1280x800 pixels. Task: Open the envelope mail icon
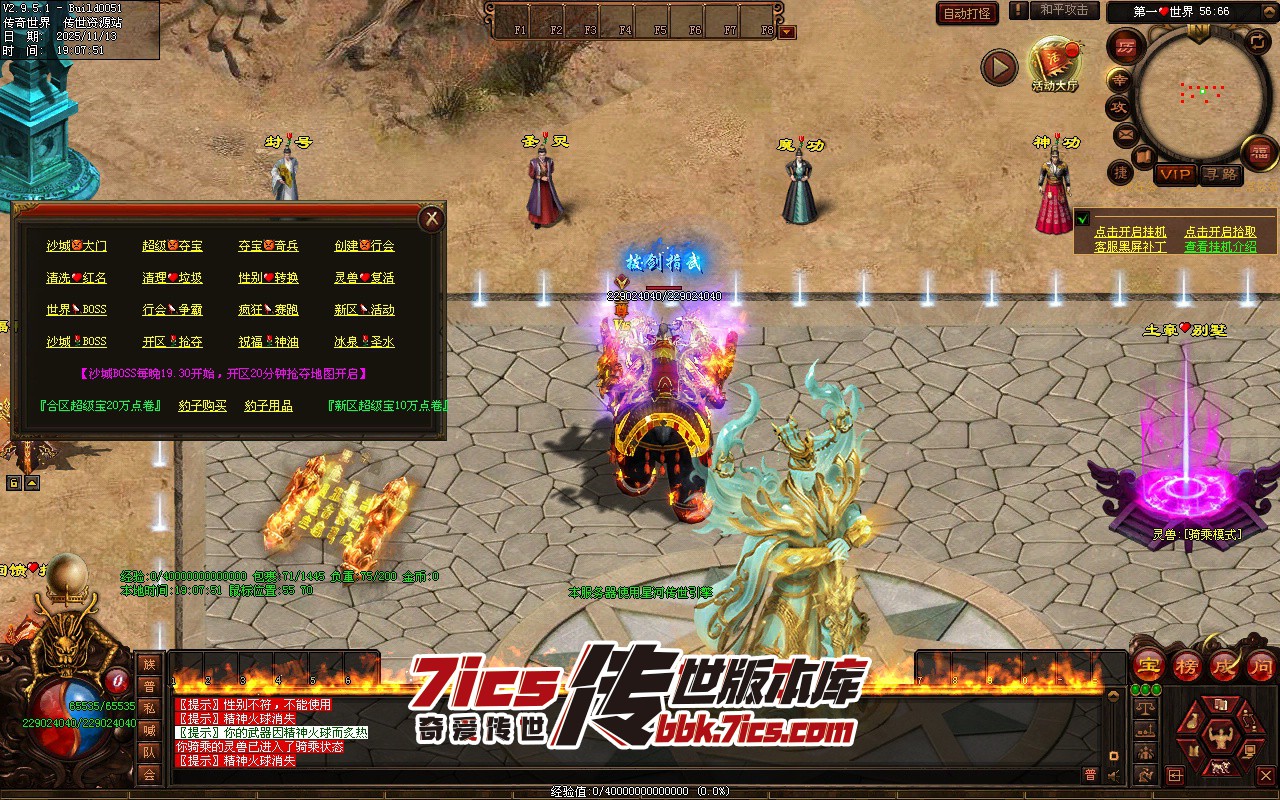(1125, 134)
